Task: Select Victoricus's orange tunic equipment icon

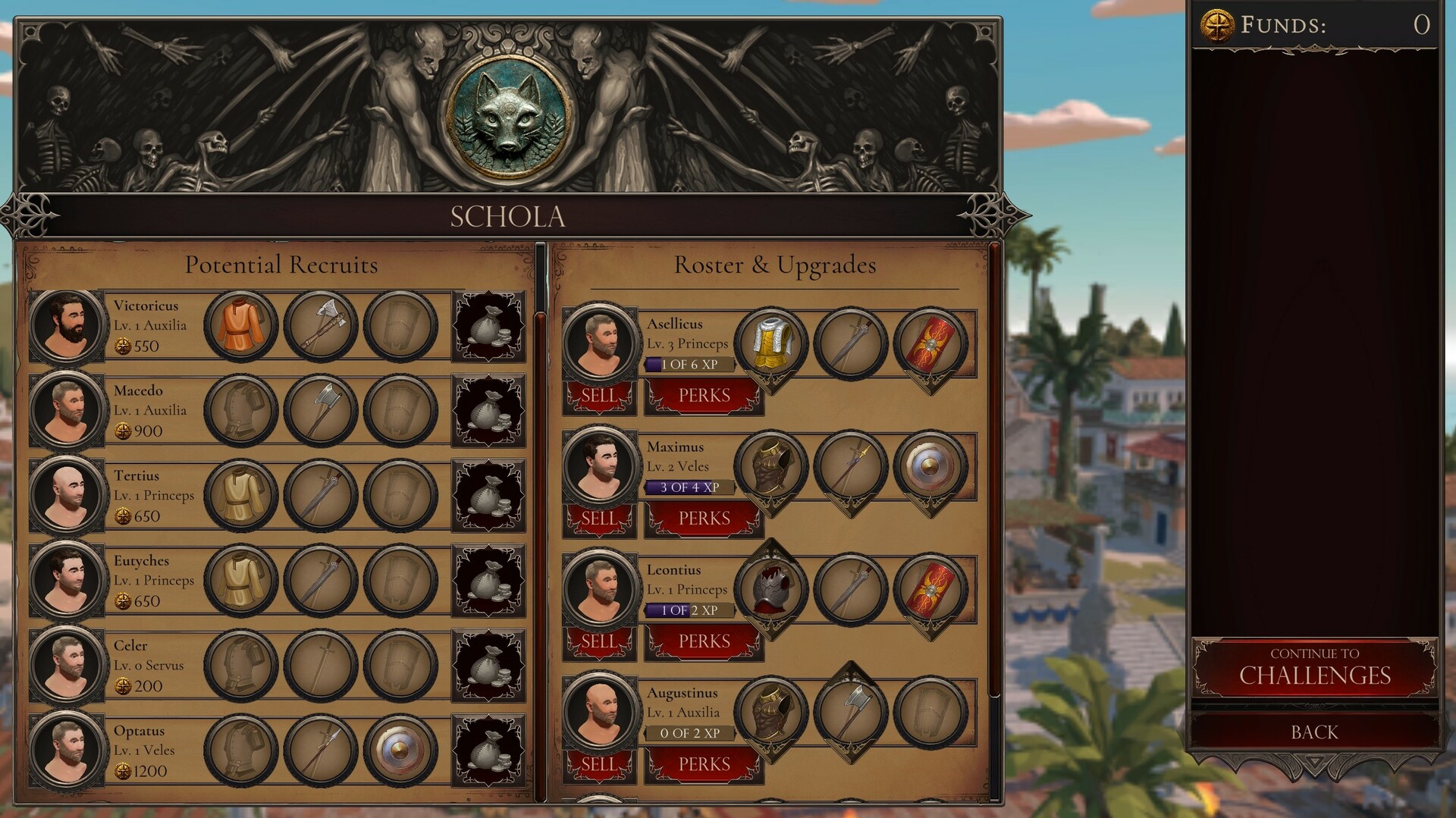Action: click(x=241, y=324)
